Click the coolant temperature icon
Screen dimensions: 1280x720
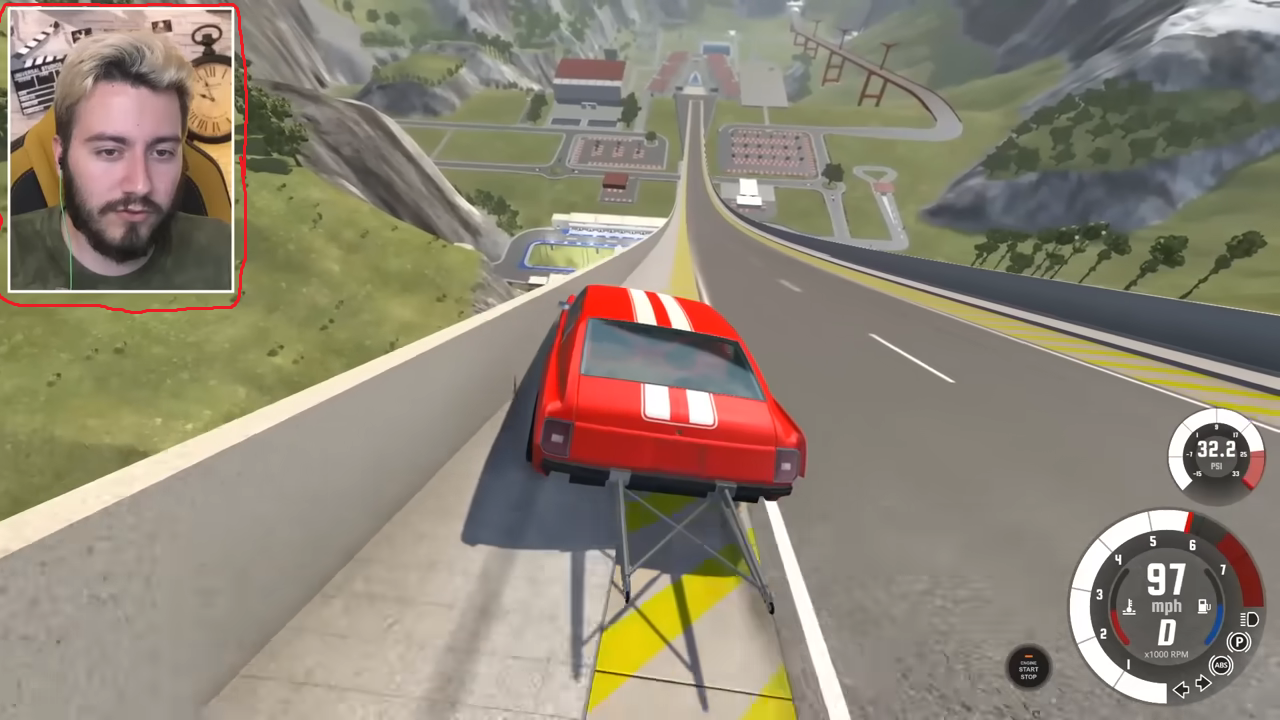click(1128, 606)
